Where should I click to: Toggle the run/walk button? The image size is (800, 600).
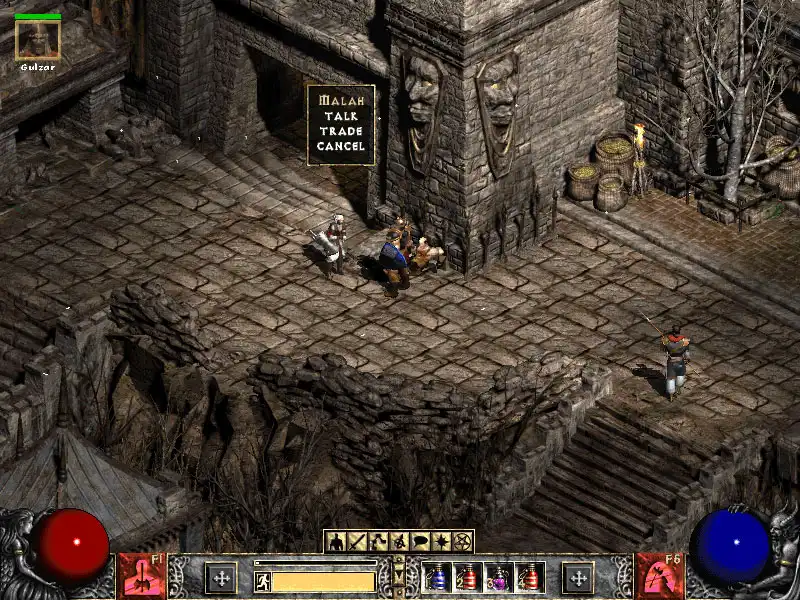(262, 580)
